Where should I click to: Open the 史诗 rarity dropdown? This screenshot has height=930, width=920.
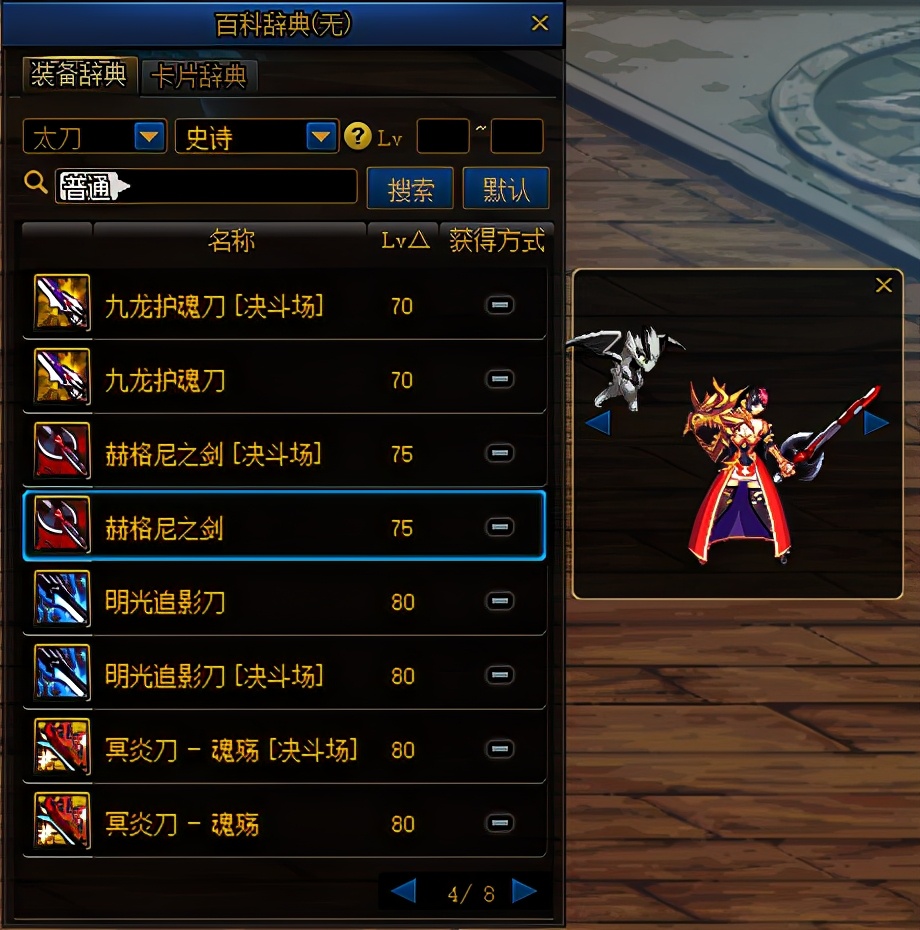pos(321,136)
